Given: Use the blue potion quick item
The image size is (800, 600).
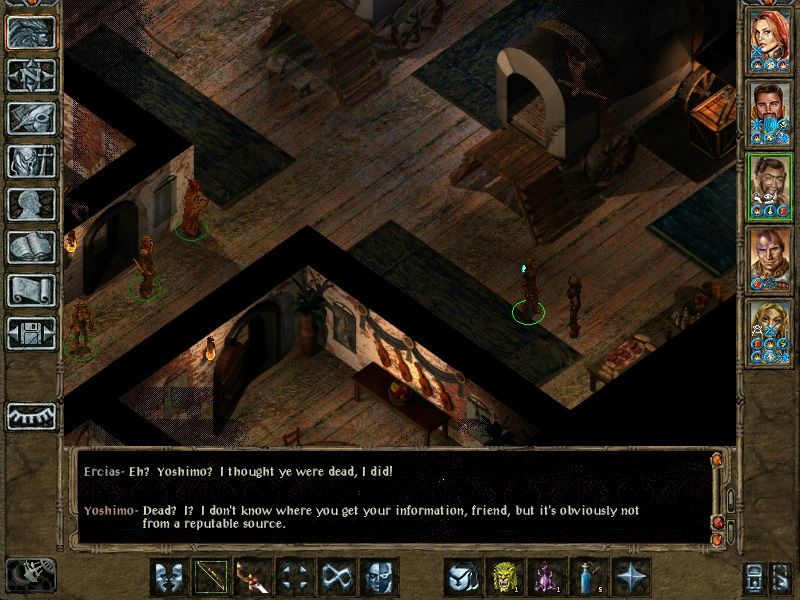Looking at the screenshot, I should pos(590,577).
